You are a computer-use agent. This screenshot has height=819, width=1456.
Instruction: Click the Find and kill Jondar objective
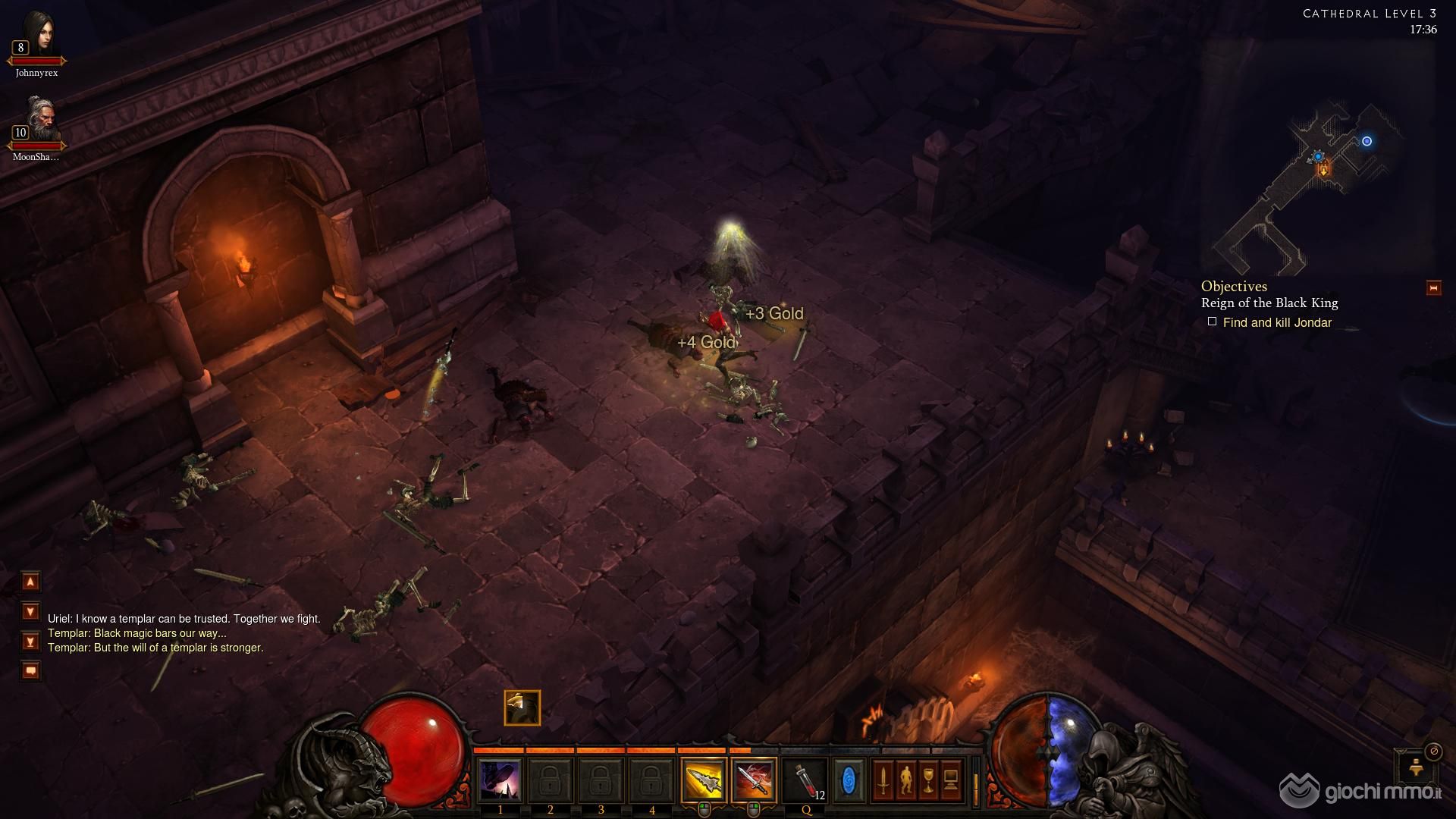[1277, 323]
